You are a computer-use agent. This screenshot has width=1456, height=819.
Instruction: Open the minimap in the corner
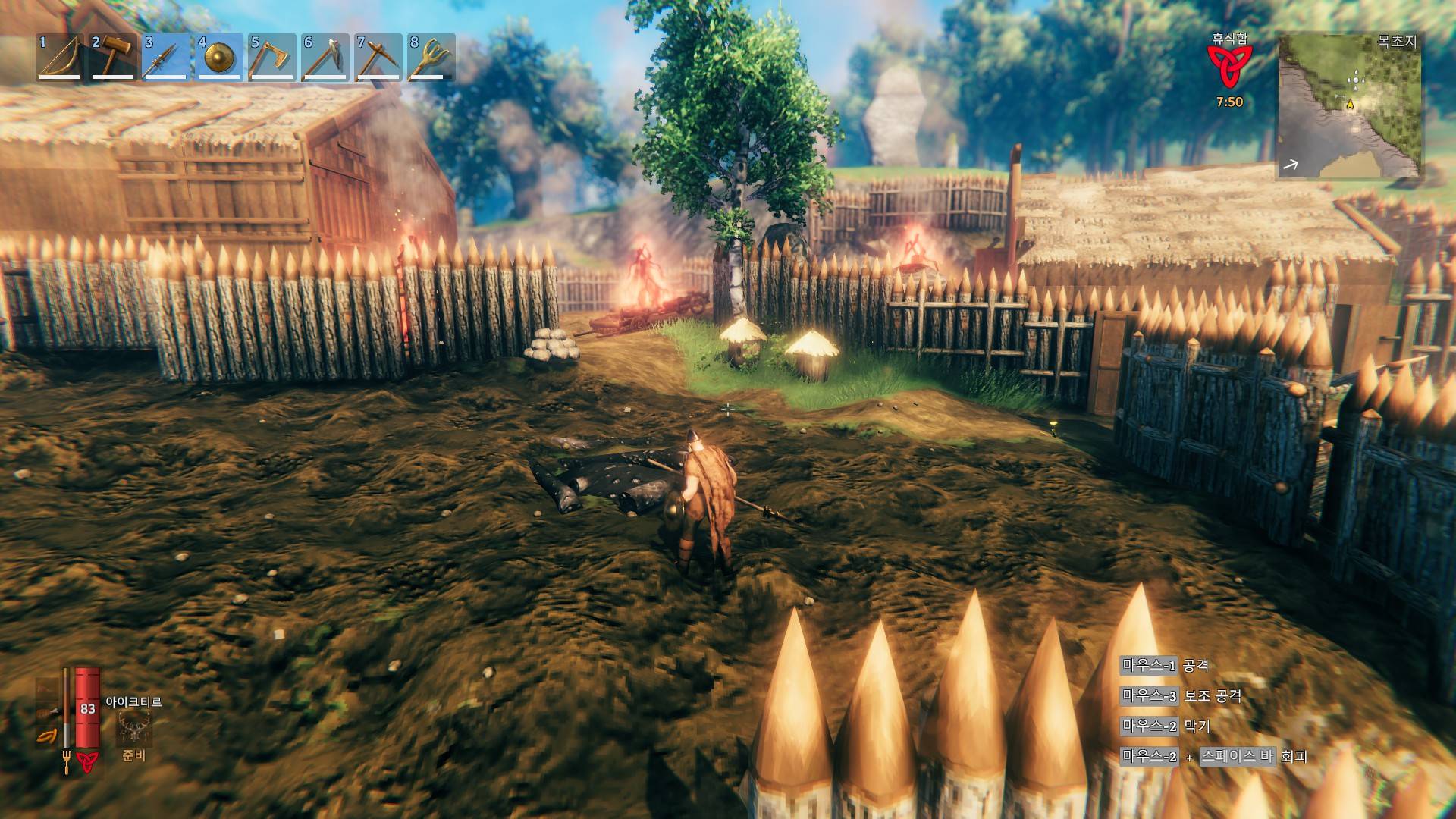coord(1350,105)
